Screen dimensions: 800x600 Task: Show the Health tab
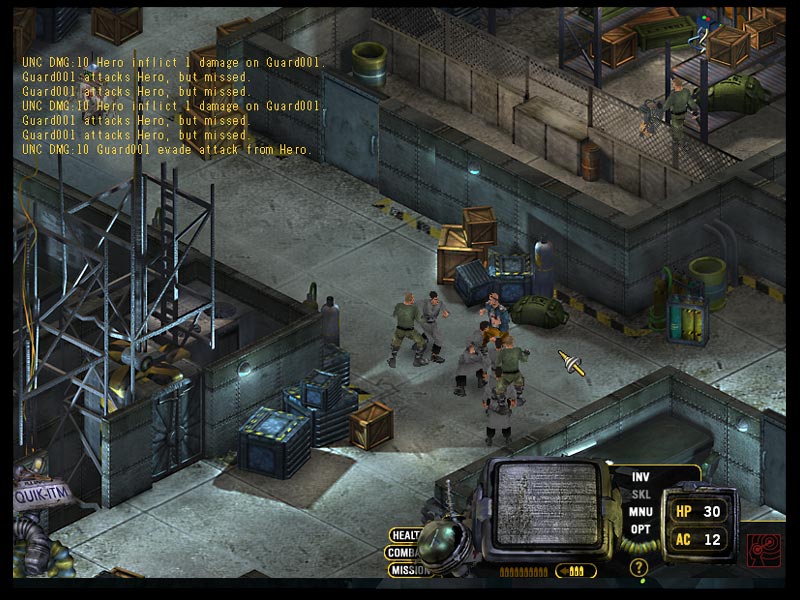[x=405, y=535]
